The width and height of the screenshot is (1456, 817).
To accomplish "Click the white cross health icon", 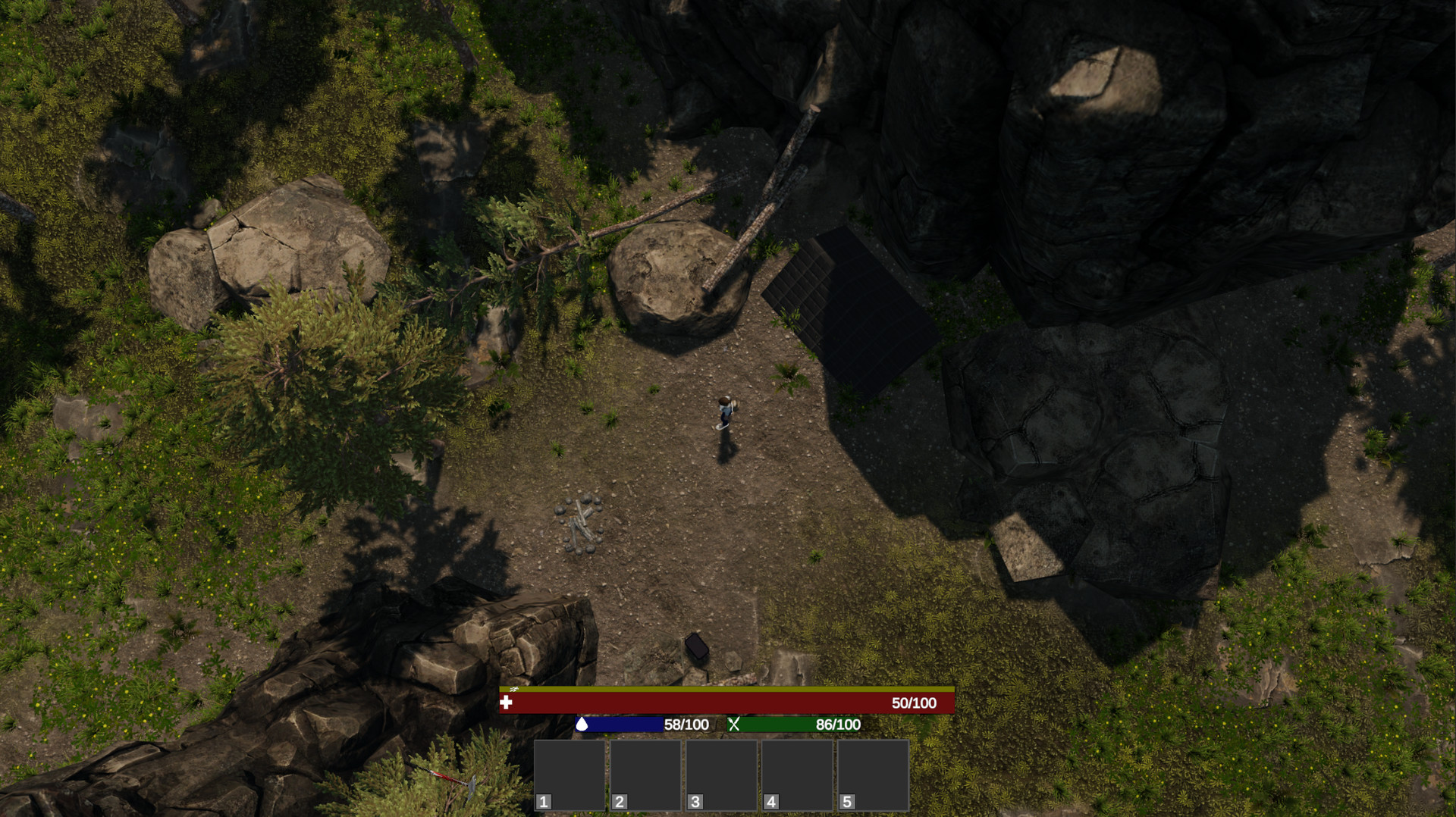I will (507, 703).
